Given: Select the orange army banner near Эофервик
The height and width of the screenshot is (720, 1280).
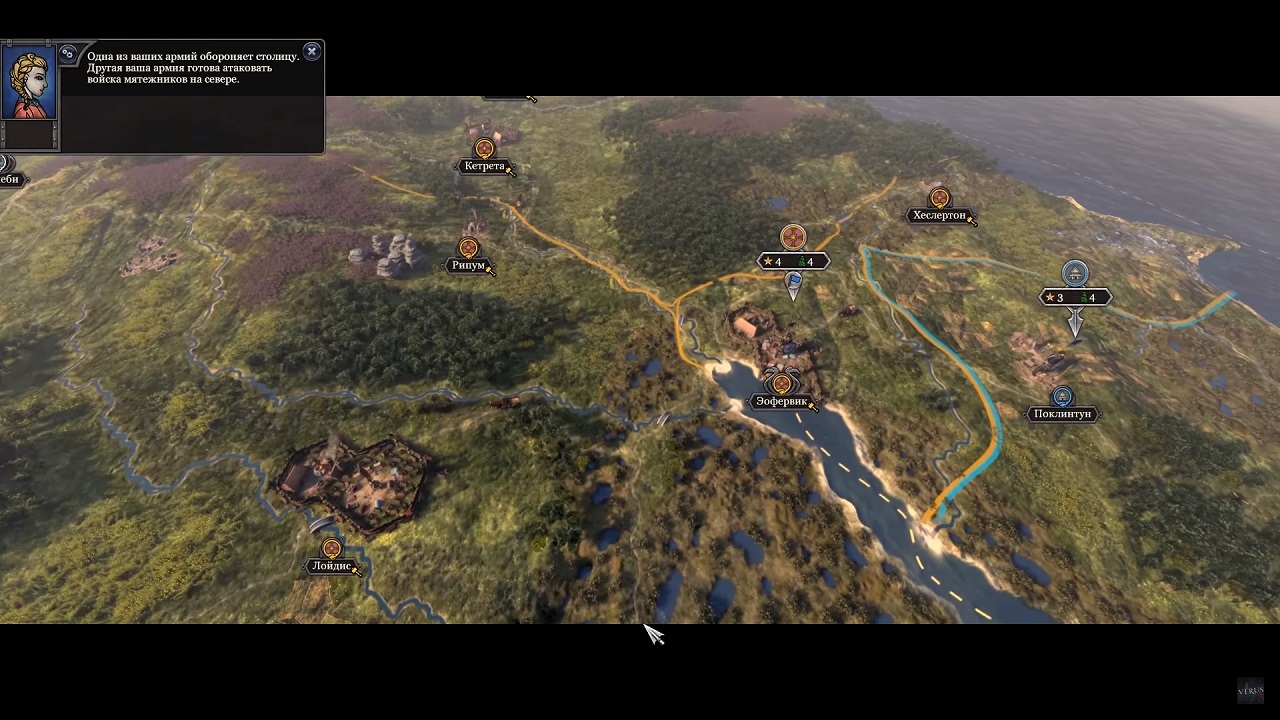Looking at the screenshot, I should click(x=793, y=238).
